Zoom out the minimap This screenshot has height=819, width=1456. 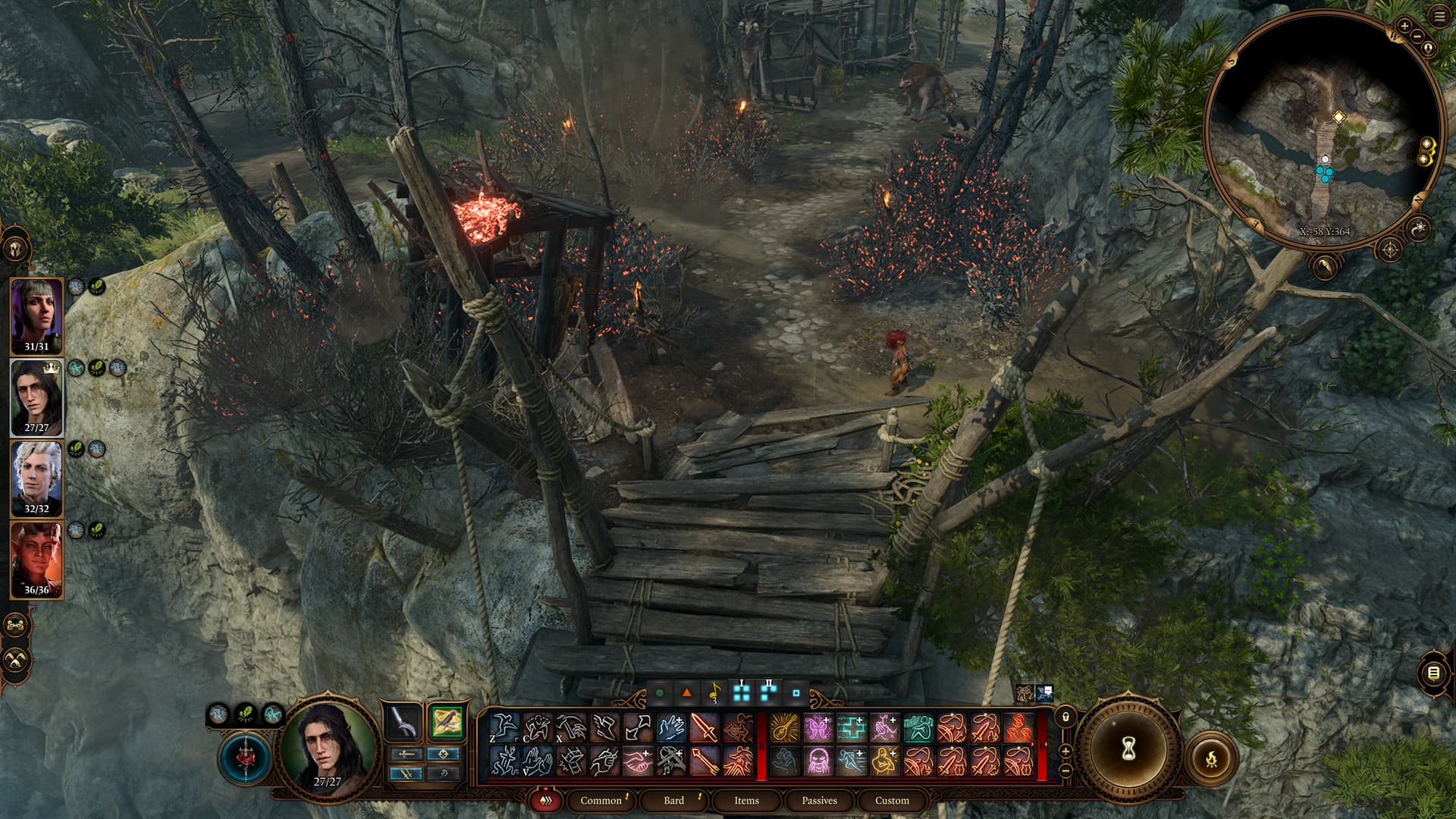(x=1417, y=36)
